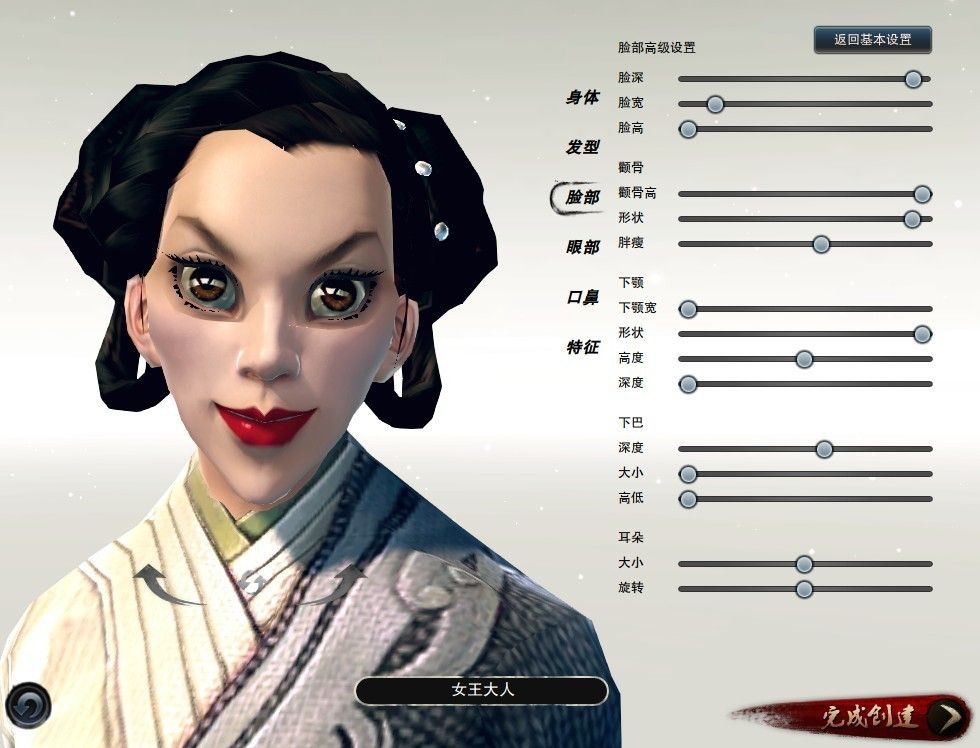Choose the 口鼻 category
This screenshot has width=980, height=748.
click(x=582, y=297)
